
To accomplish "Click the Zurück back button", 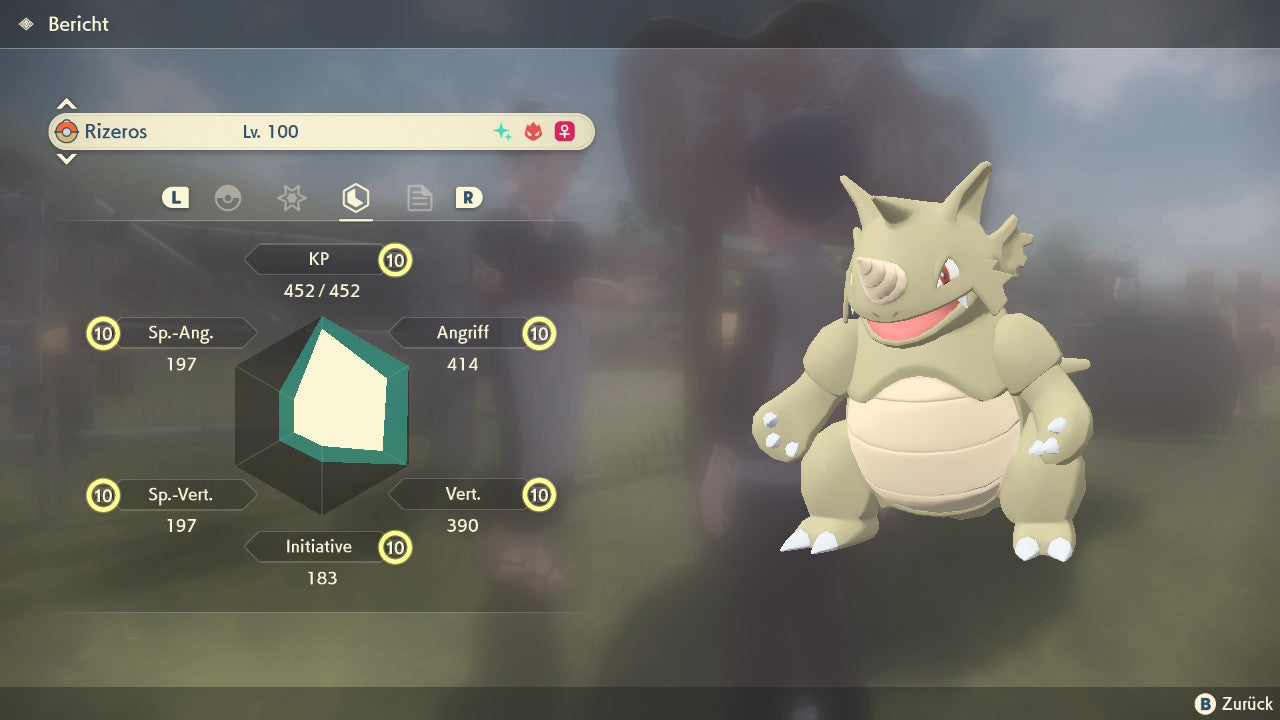I will [x=1234, y=704].
